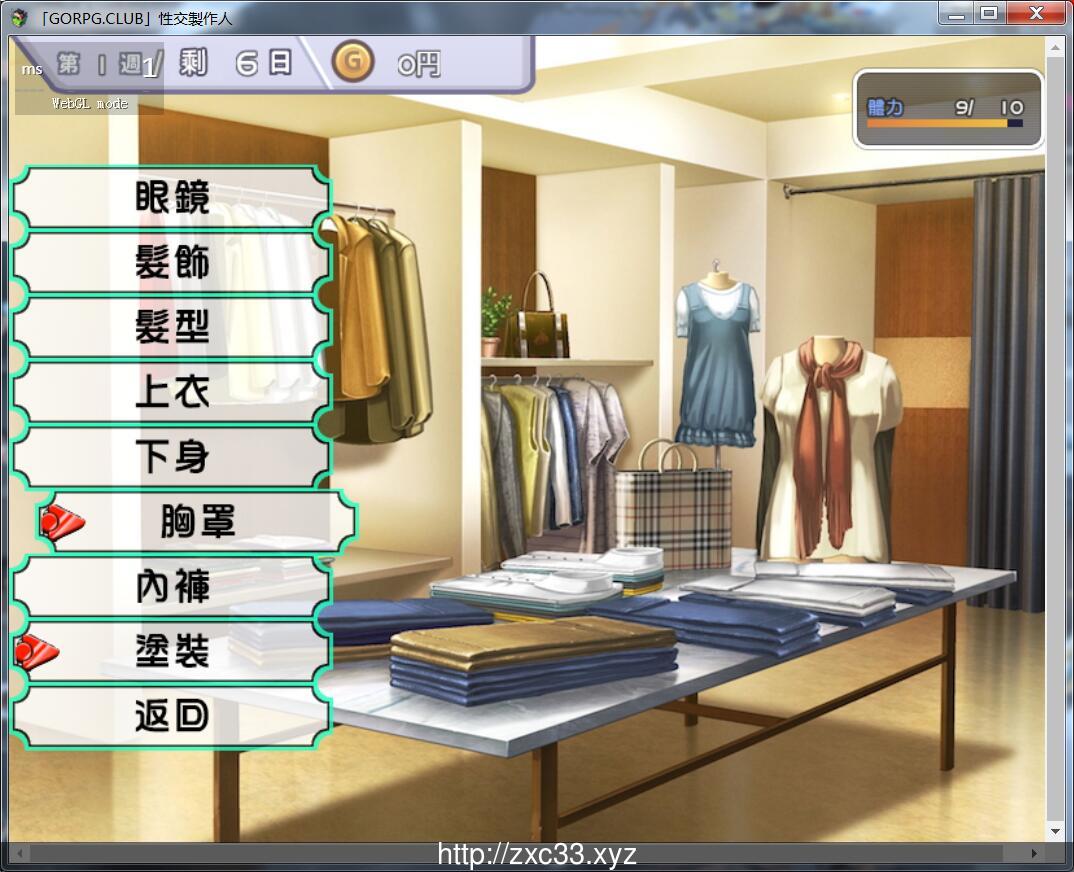Choose the 髮型 option
Viewport: 1074px width, 872px height.
pyautogui.click(x=171, y=327)
